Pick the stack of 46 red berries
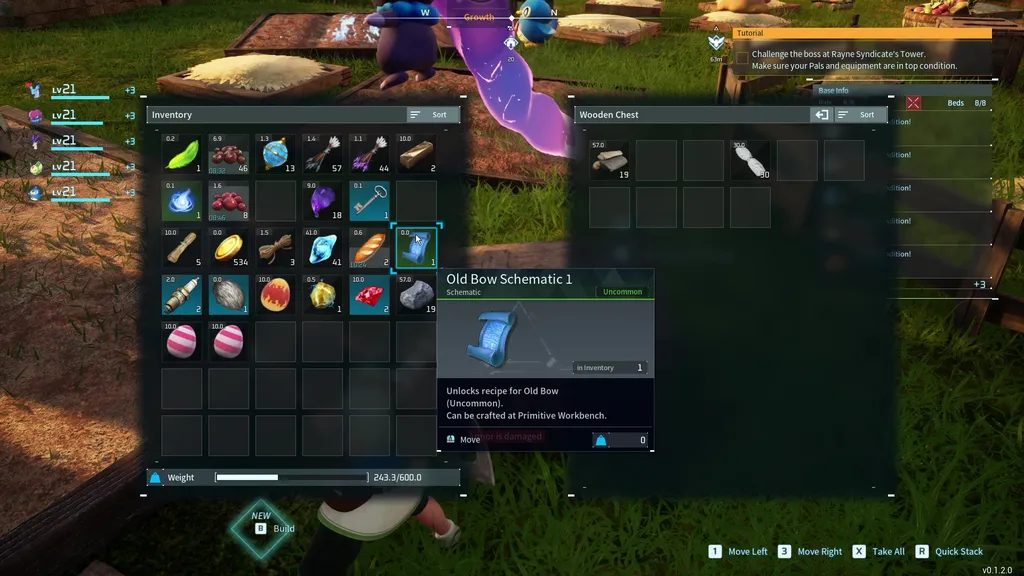 (229, 154)
